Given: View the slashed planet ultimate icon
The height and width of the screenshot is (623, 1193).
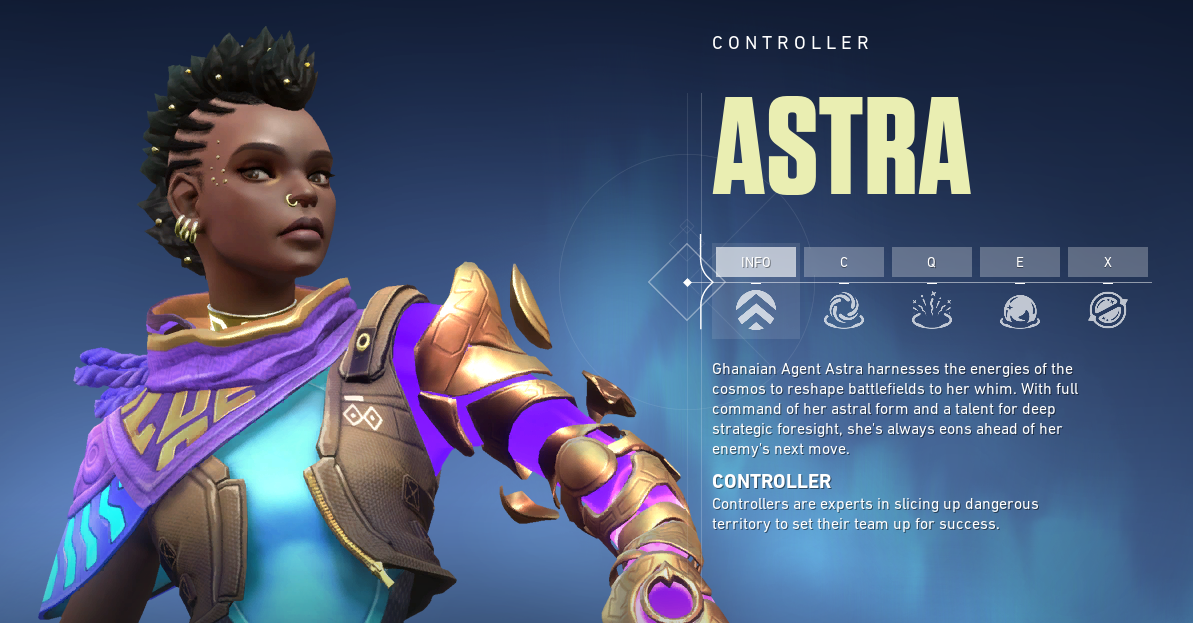Looking at the screenshot, I should (x=1108, y=311).
